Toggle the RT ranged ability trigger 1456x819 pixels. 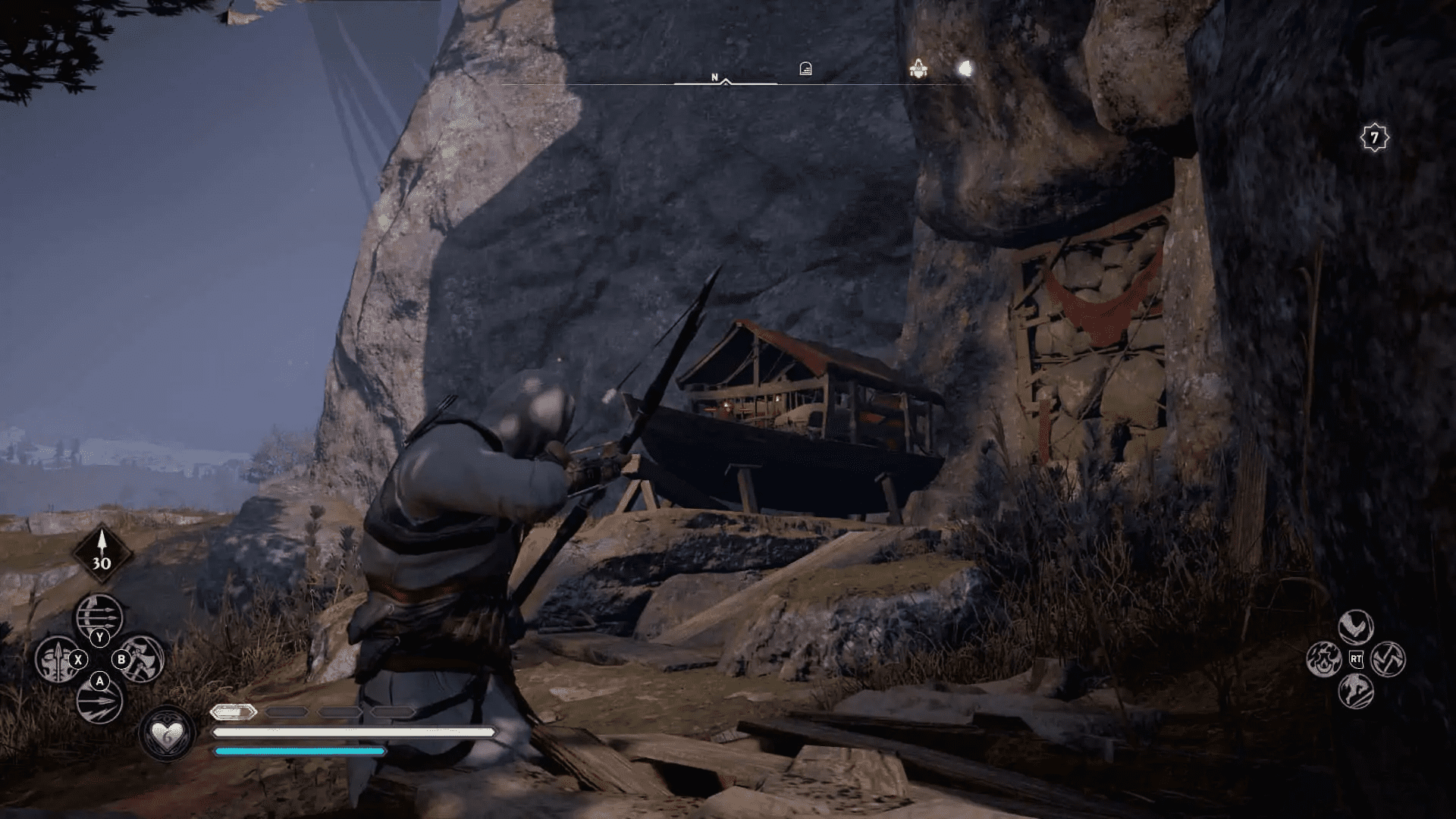1356,659
